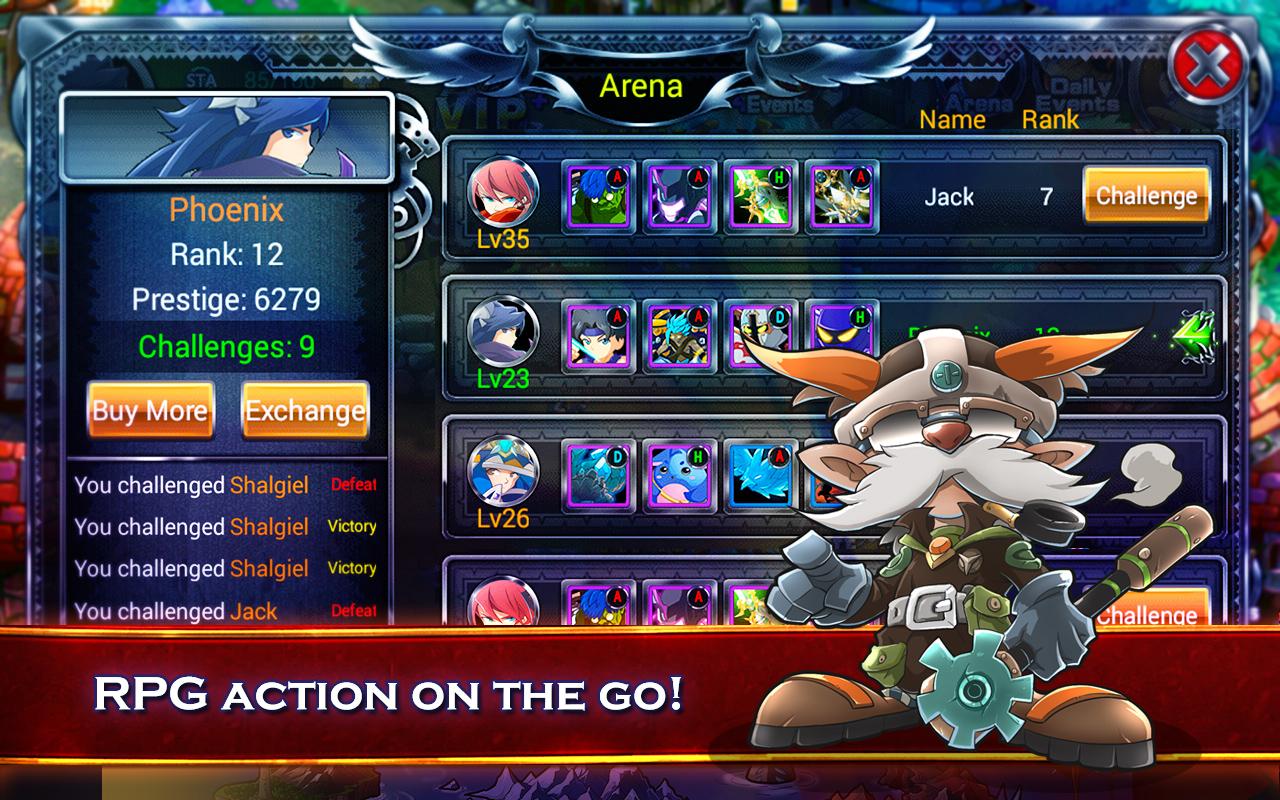This screenshot has height=800, width=1280.
Task: Buy More arena challenges
Action: (x=150, y=410)
